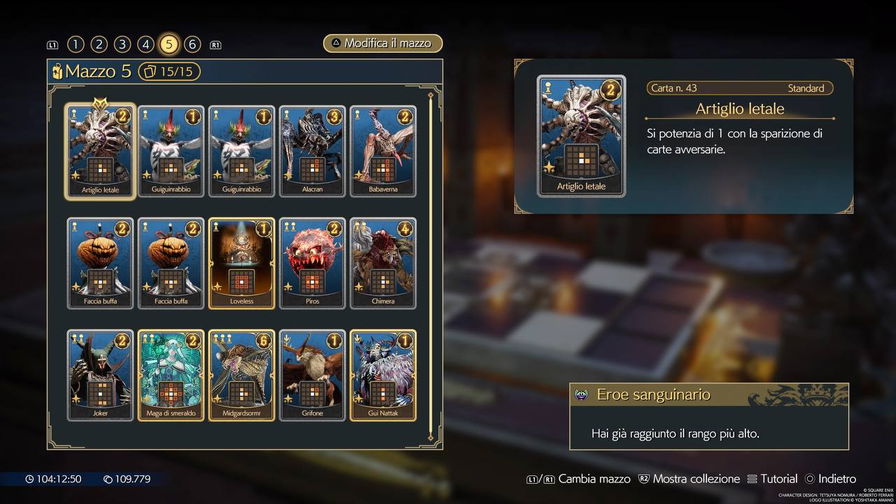
Task: Switch to deck tab 6
Action: click(192, 44)
